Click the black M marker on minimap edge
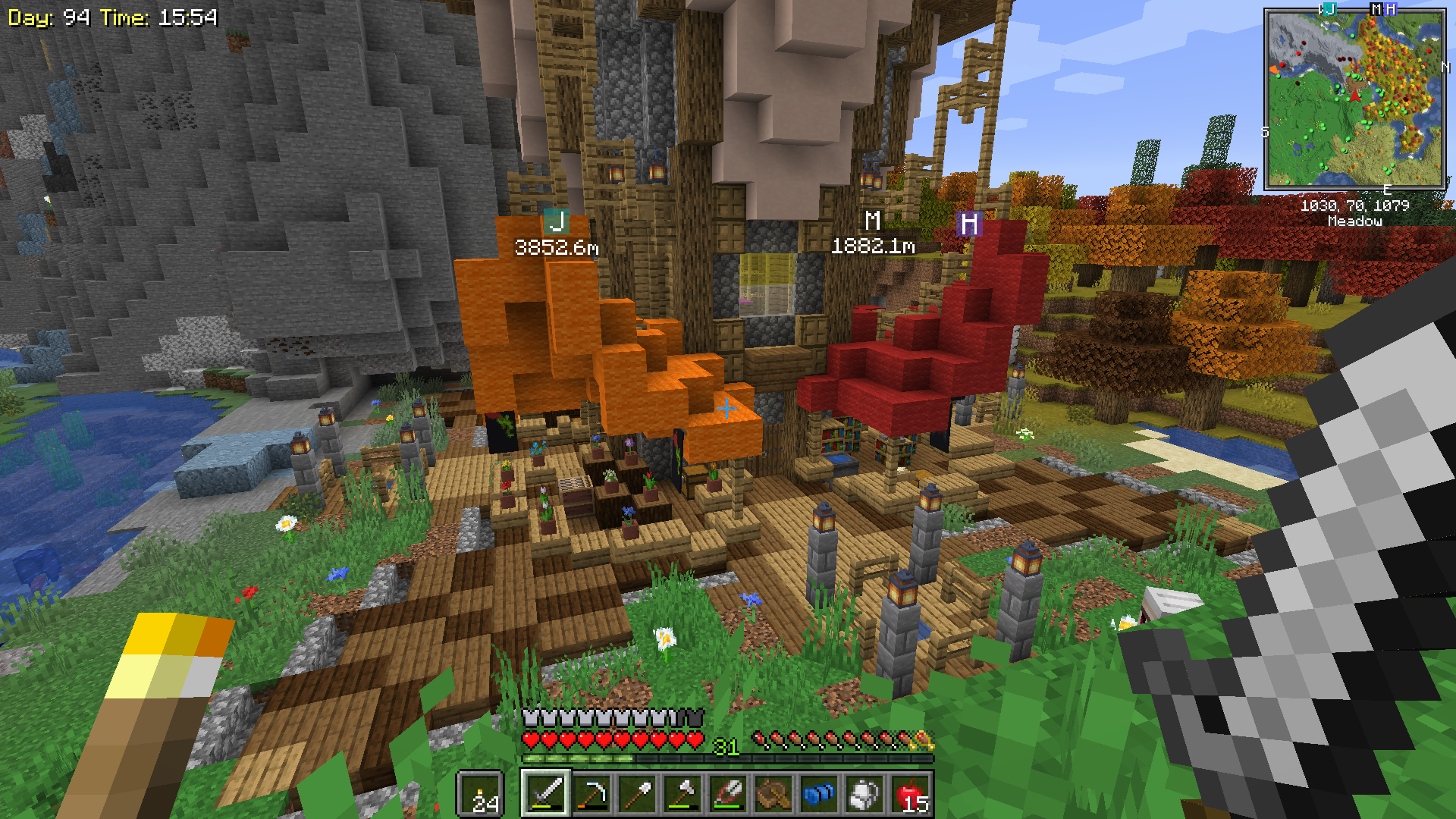The image size is (1456, 819). coord(1376,9)
